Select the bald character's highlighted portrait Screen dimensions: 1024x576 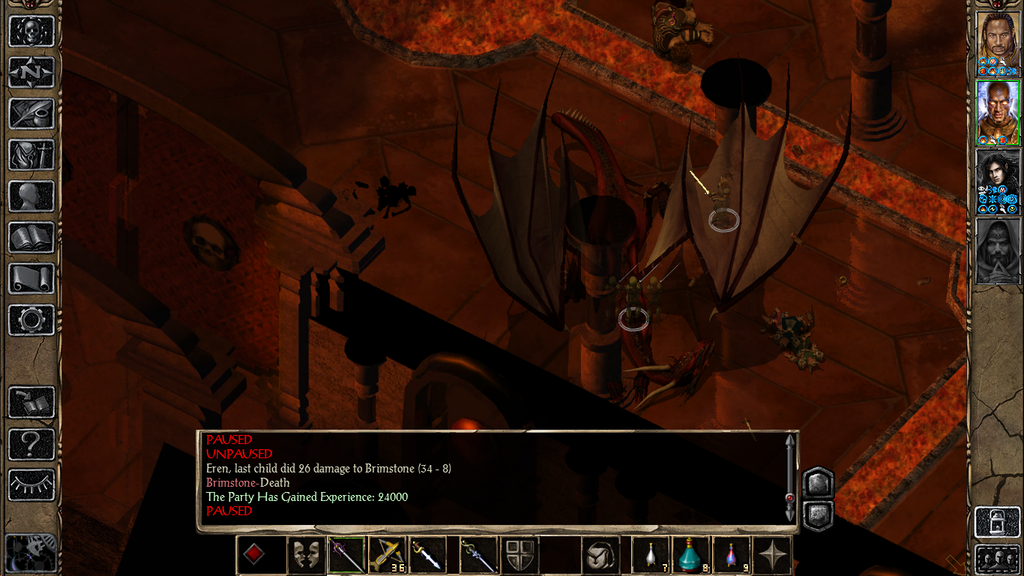click(997, 112)
